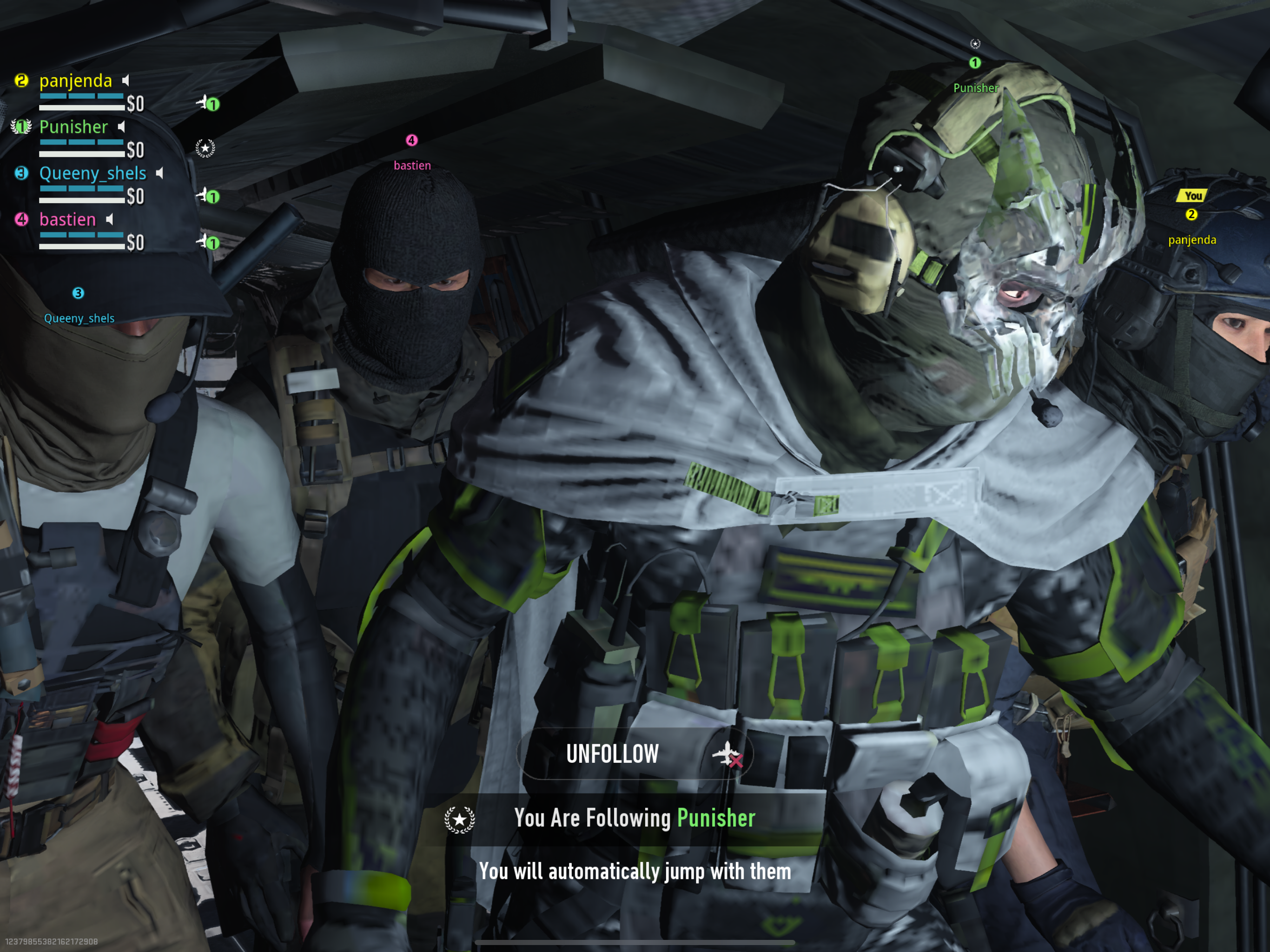This screenshot has height=952, width=1270.
Task: Mute panjenda's voice chat speaker
Action: (x=125, y=80)
